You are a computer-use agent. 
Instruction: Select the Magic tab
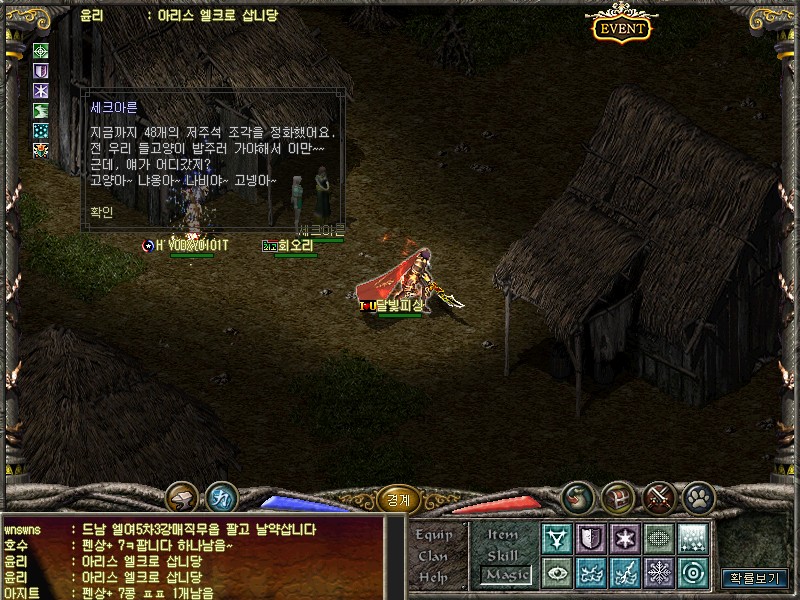(505, 575)
